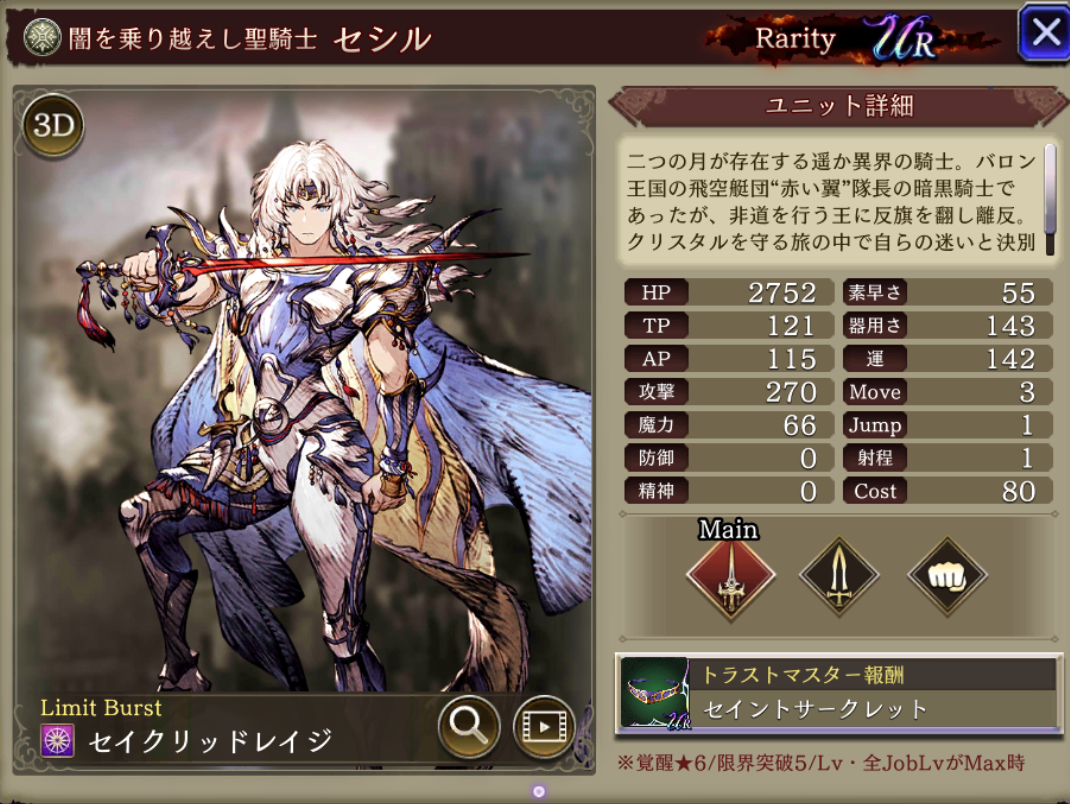1070x804 pixels.
Task: Select the Main job sword icon
Action: pyautogui.click(x=730, y=577)
